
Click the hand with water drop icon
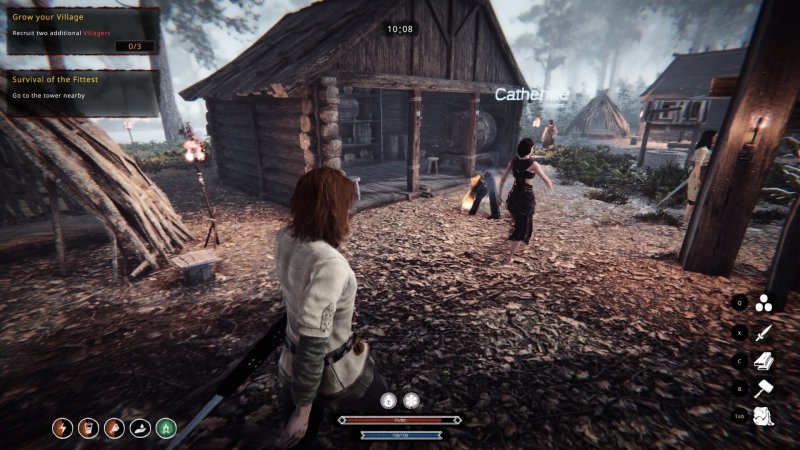point(140,428)
